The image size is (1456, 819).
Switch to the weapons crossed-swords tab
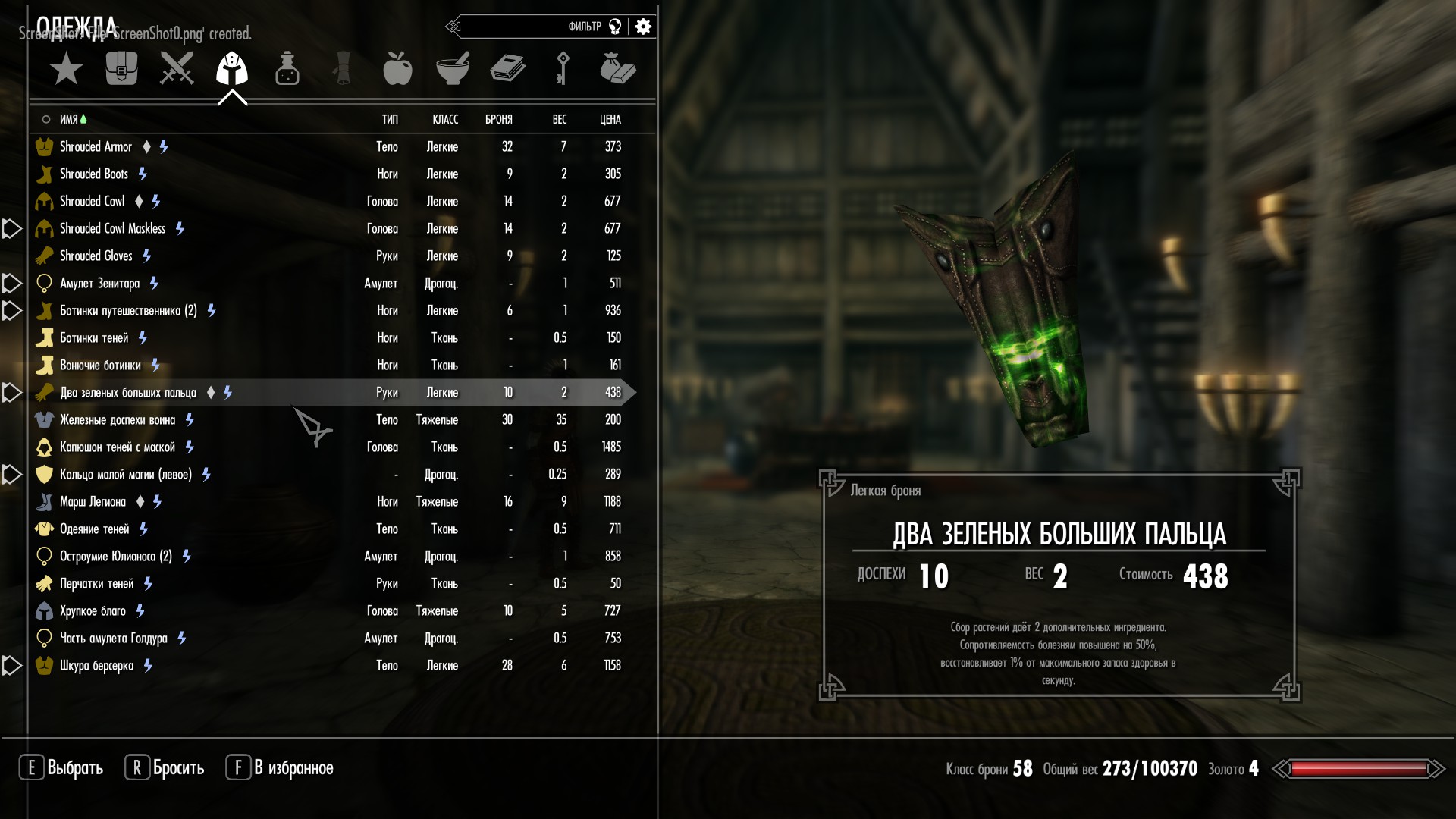click(x=177, y=69)
